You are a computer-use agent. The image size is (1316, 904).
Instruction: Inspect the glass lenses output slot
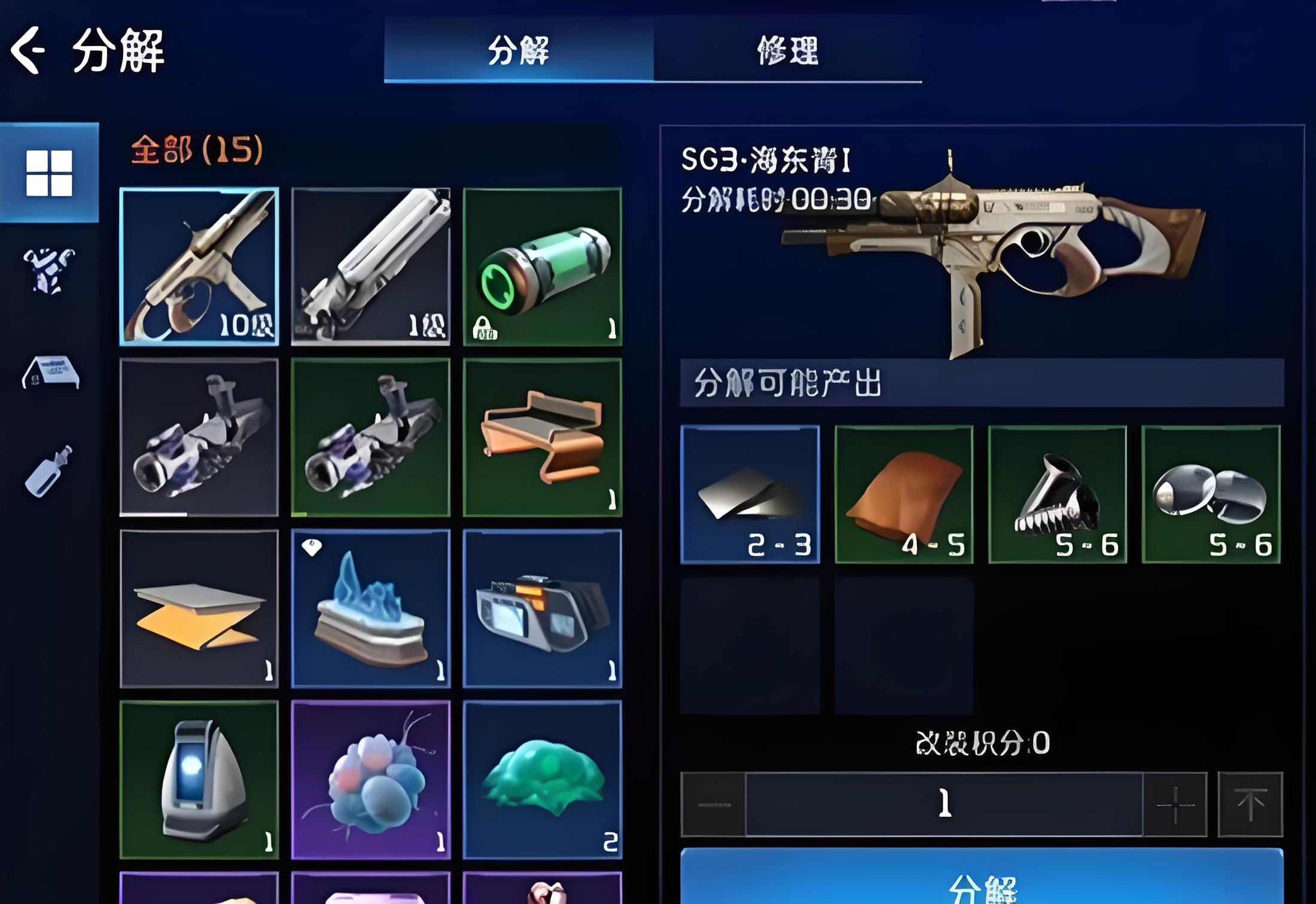(1211, 494)
